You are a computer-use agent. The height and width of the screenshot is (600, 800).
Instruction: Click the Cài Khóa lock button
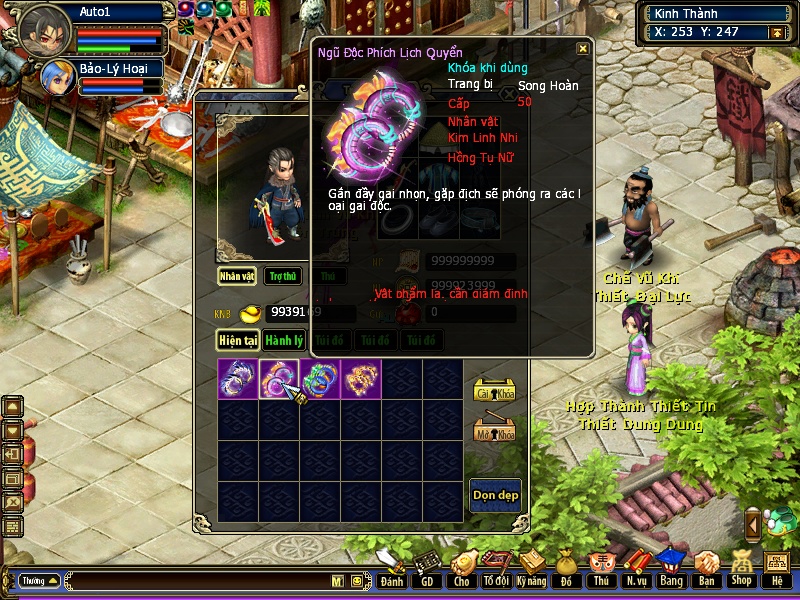click(493, 391)
